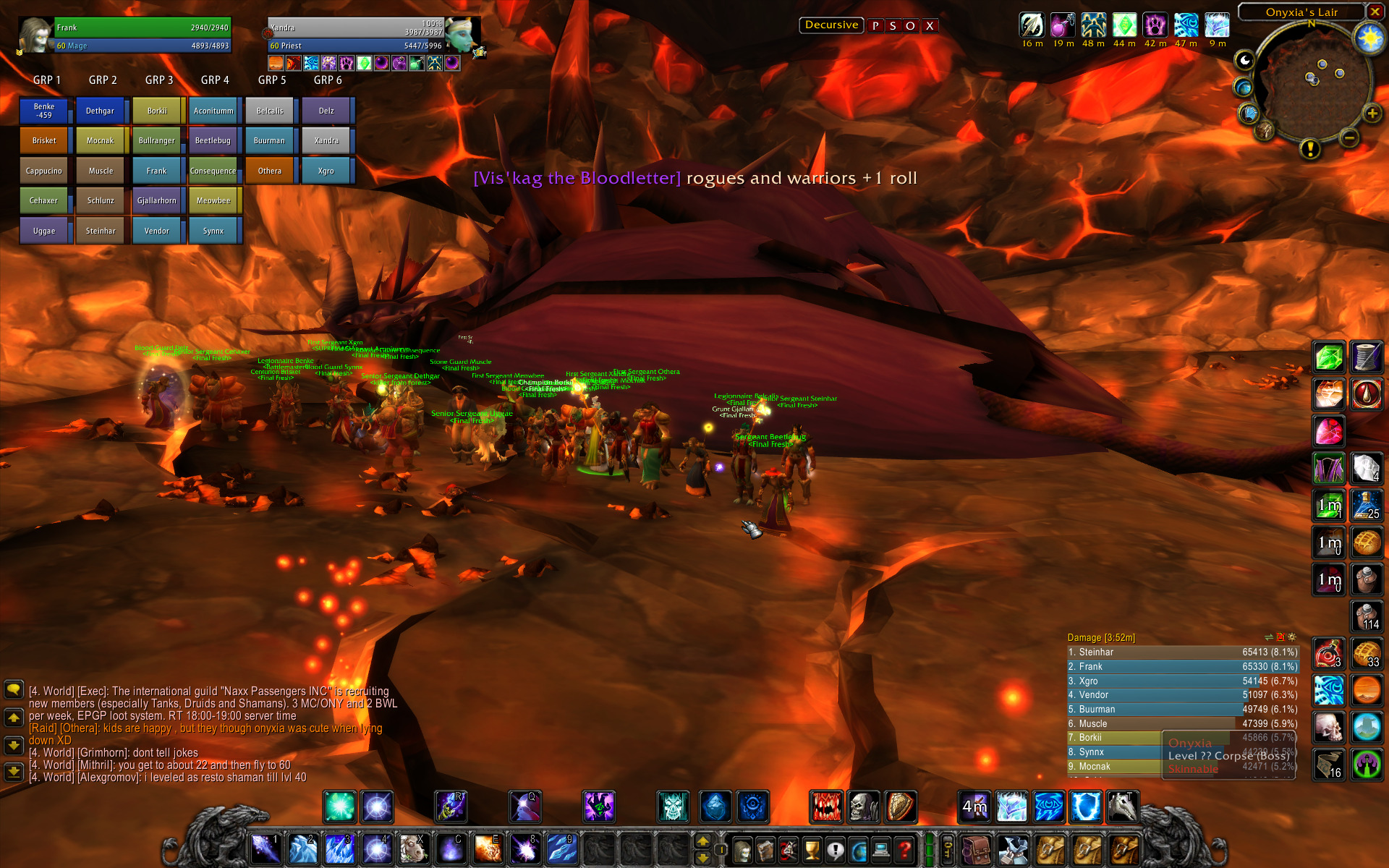The height and width of the screenshot is (868, 1389).
Task: Activate the red fanged maw ability icon
Action: (x=826, y=807)
